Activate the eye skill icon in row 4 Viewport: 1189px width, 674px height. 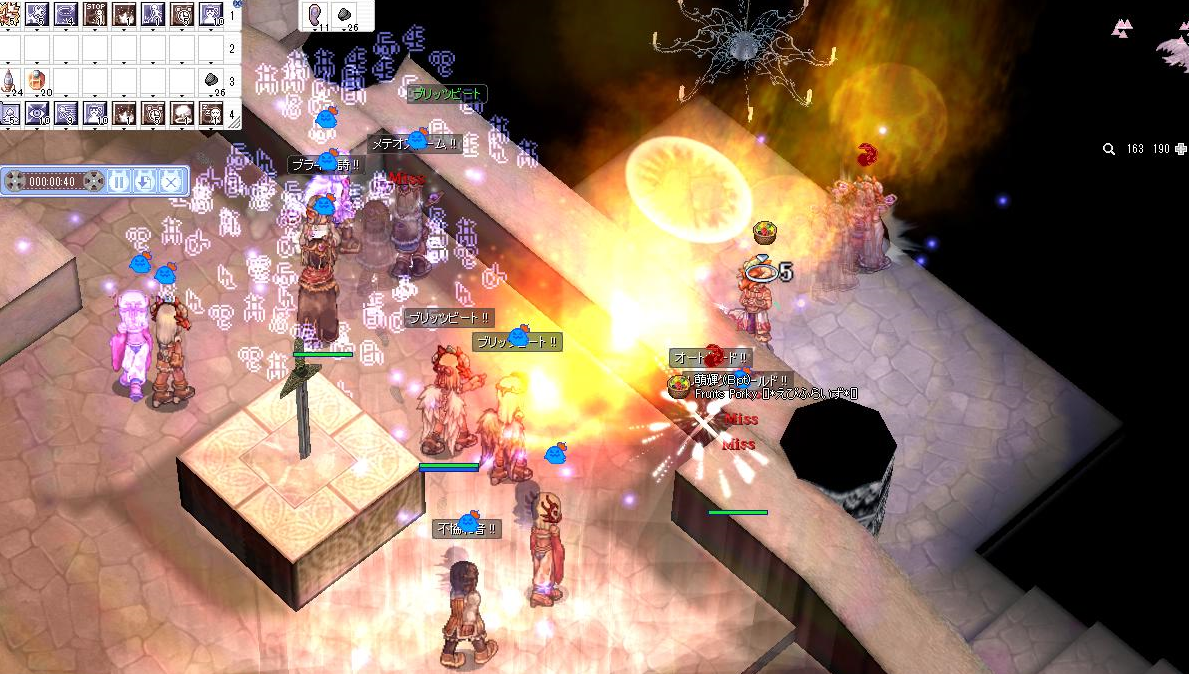tap(37, 113)
